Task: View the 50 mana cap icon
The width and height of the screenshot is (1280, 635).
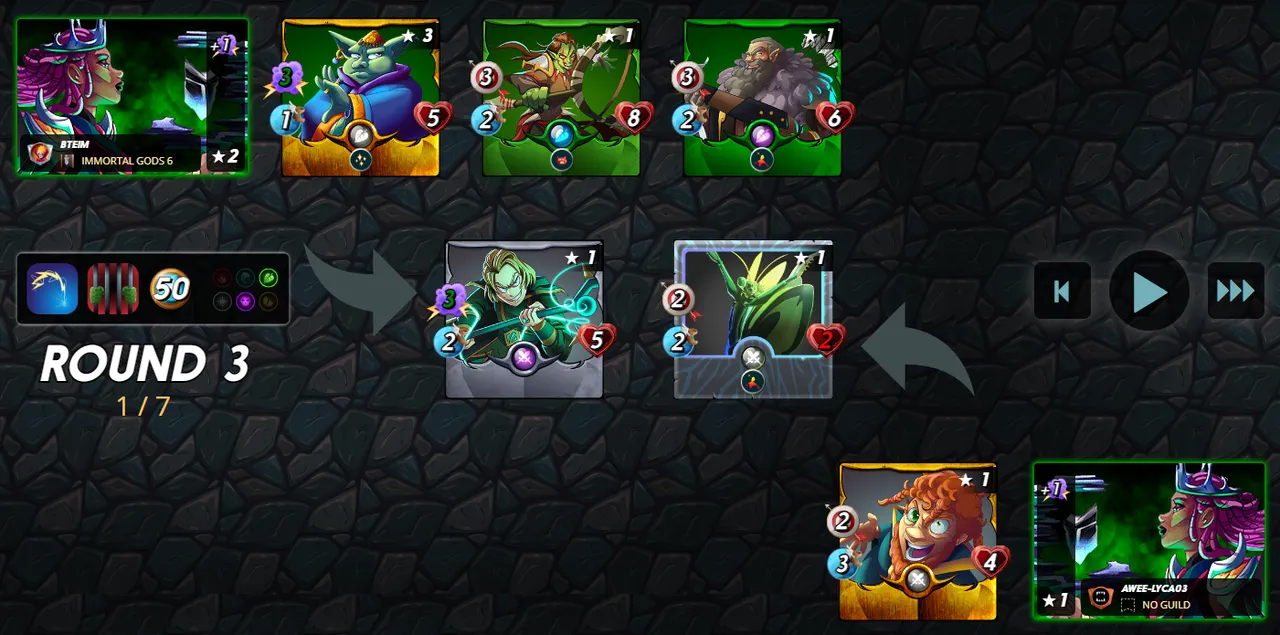Action: 171,289
